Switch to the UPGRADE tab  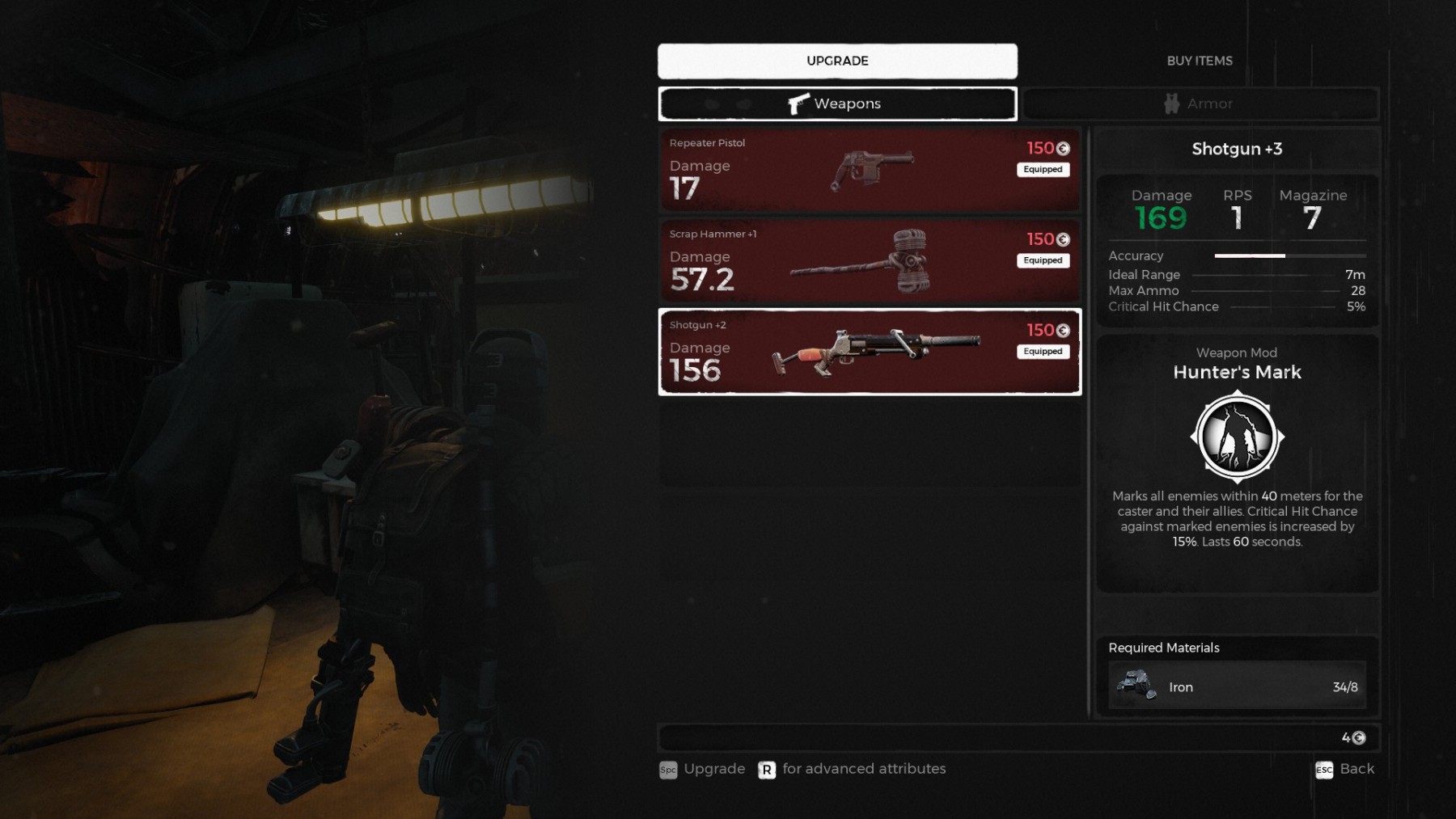point(837,61)
